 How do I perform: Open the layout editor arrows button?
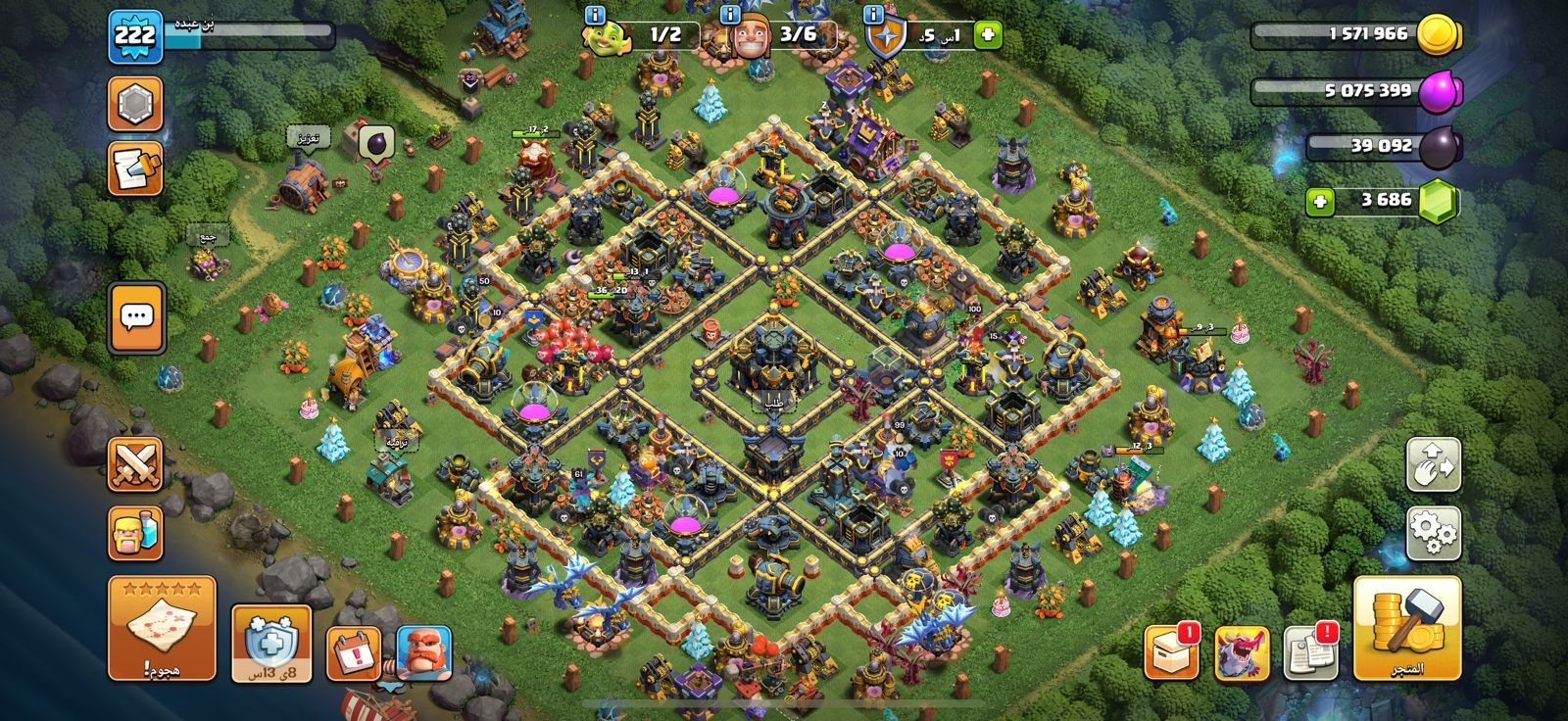click(x=1433, y=464)
